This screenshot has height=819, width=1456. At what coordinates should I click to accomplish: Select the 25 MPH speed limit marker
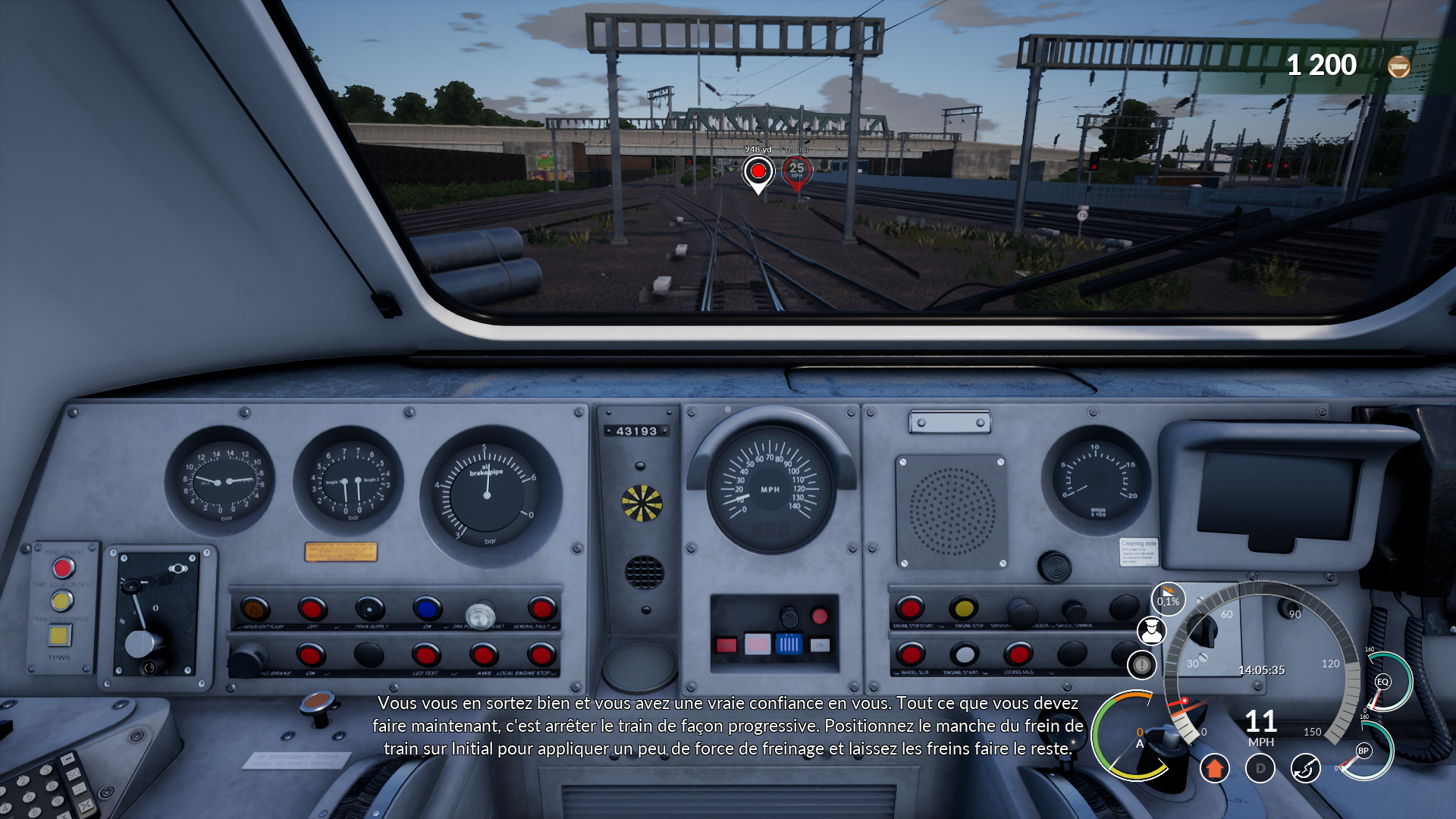tap(796, 171)
